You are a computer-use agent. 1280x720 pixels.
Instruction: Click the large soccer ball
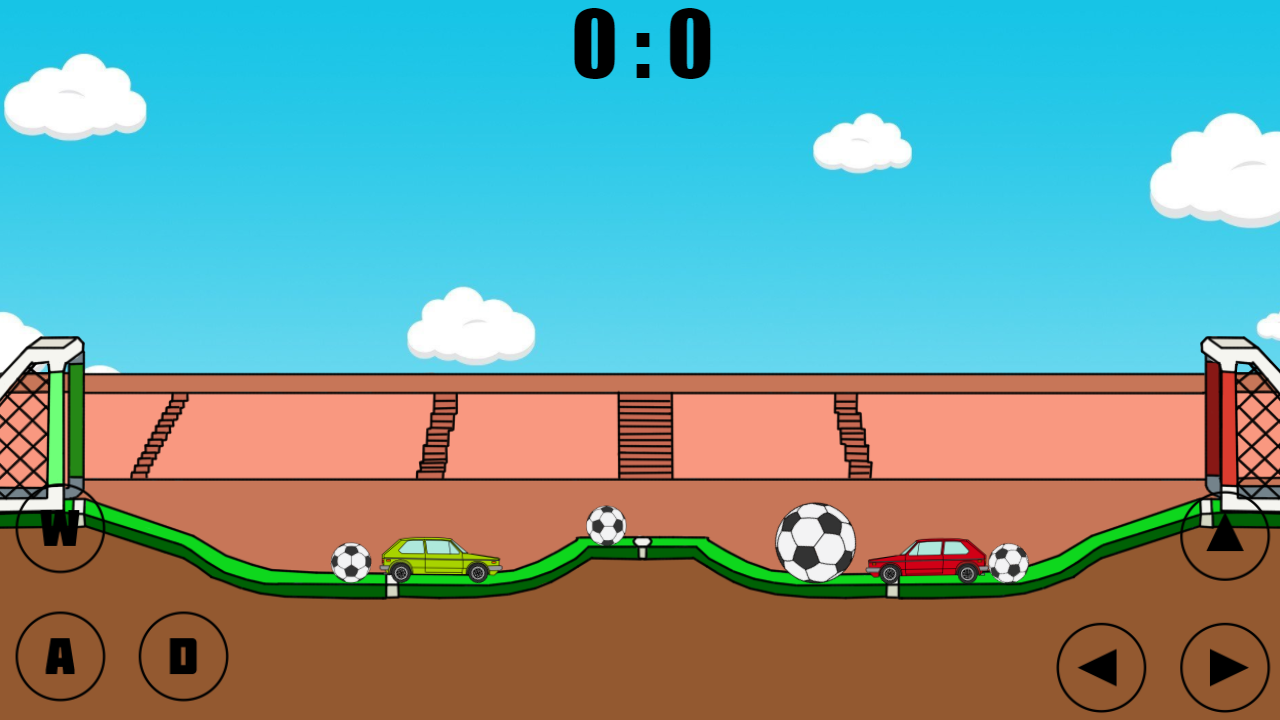pos(815,540)
